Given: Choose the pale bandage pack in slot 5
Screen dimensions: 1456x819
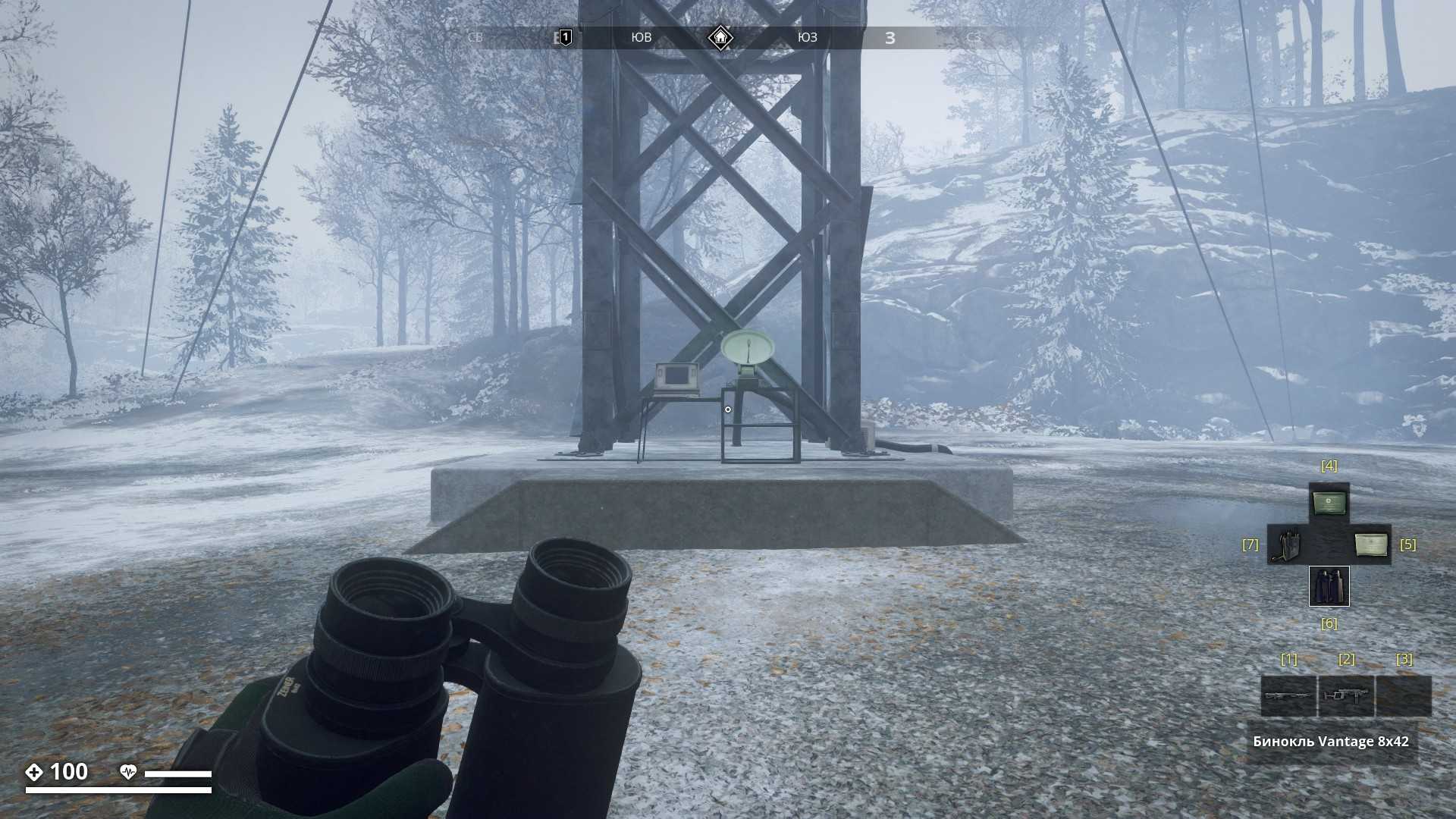Looking at the screenshot, I should 1370,544.
